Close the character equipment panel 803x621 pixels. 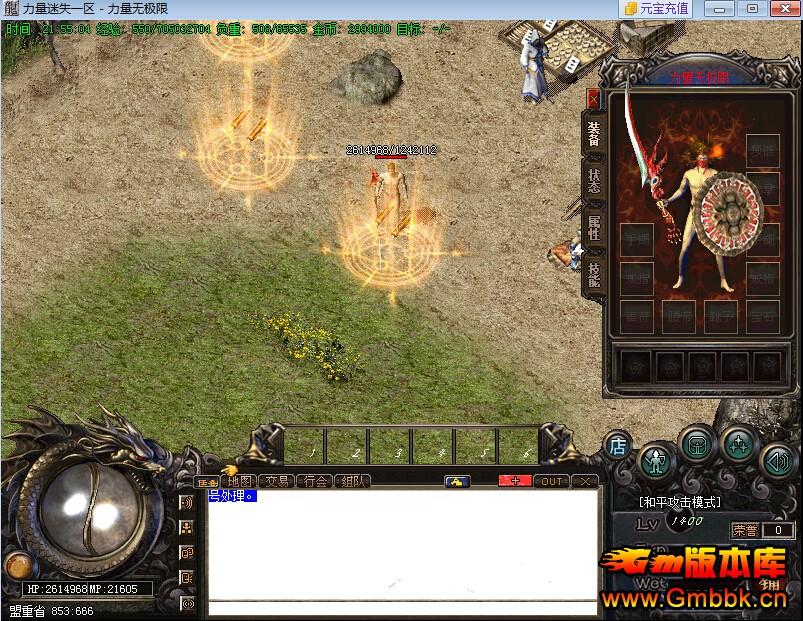pos(593,99)
